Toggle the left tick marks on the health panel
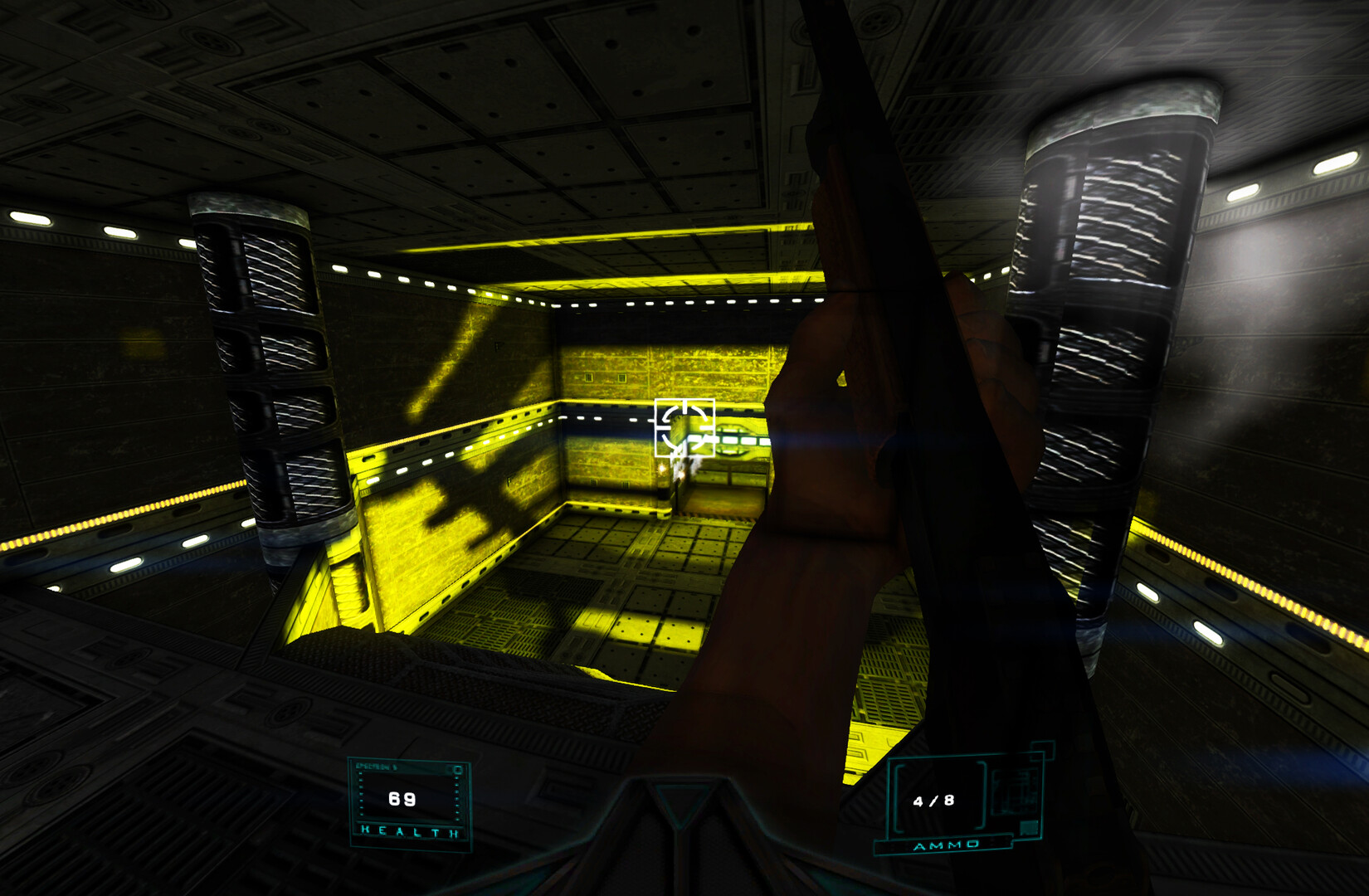This screenshot has width=1369, height=896. (x=361, y=793)
